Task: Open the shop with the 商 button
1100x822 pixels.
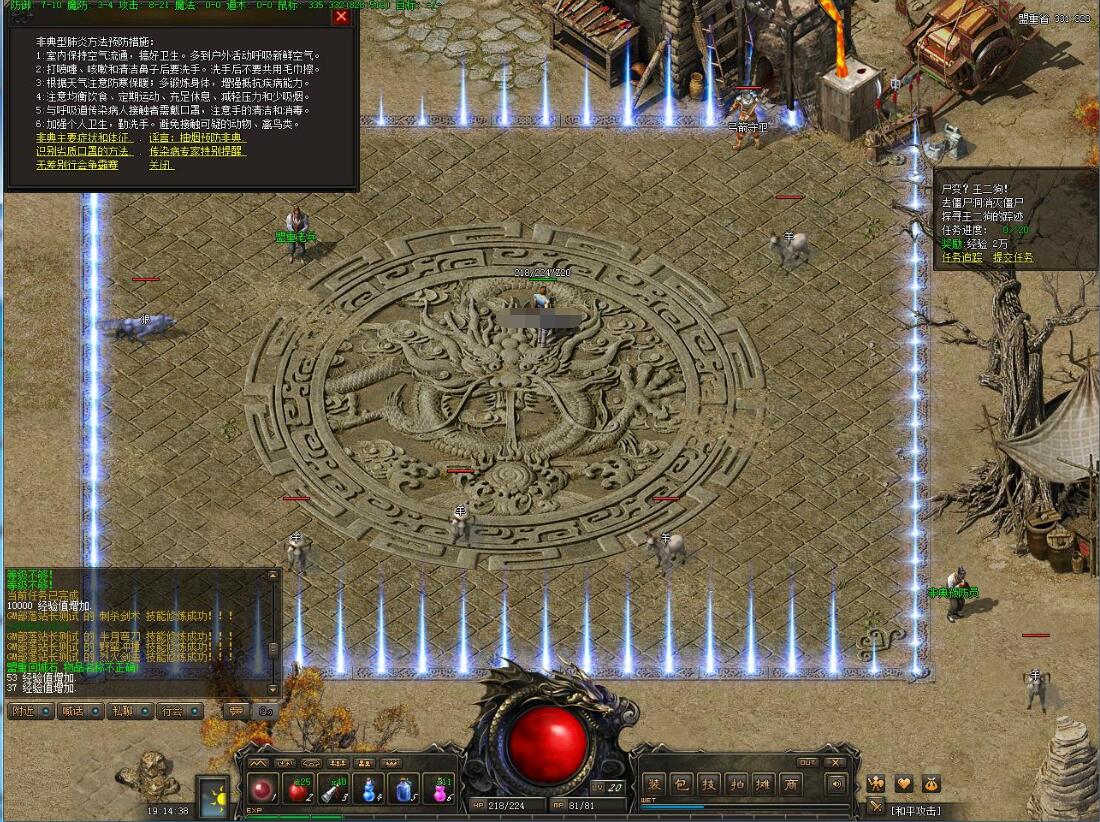Action: click(791, 784)
